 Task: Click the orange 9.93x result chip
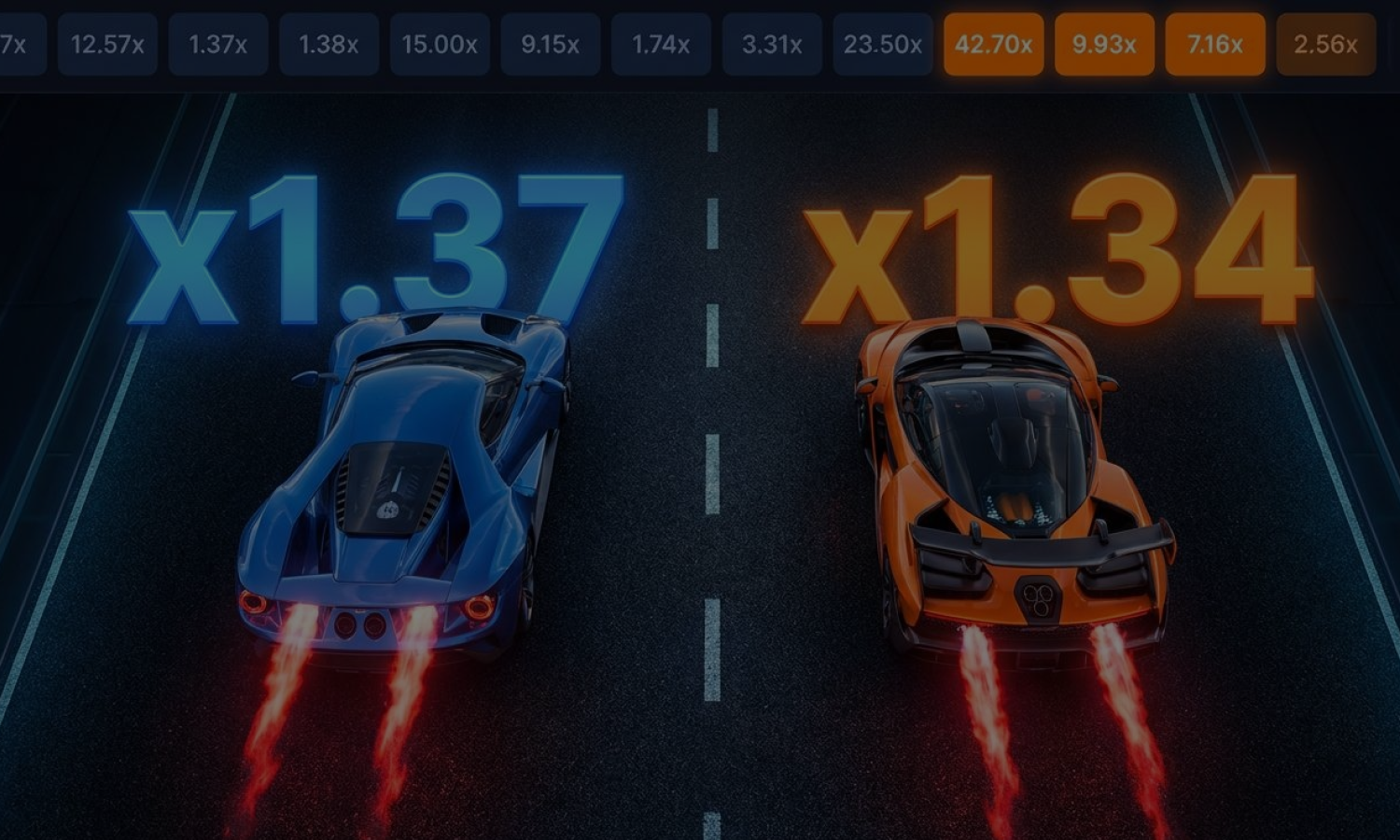coord(1103,43)
